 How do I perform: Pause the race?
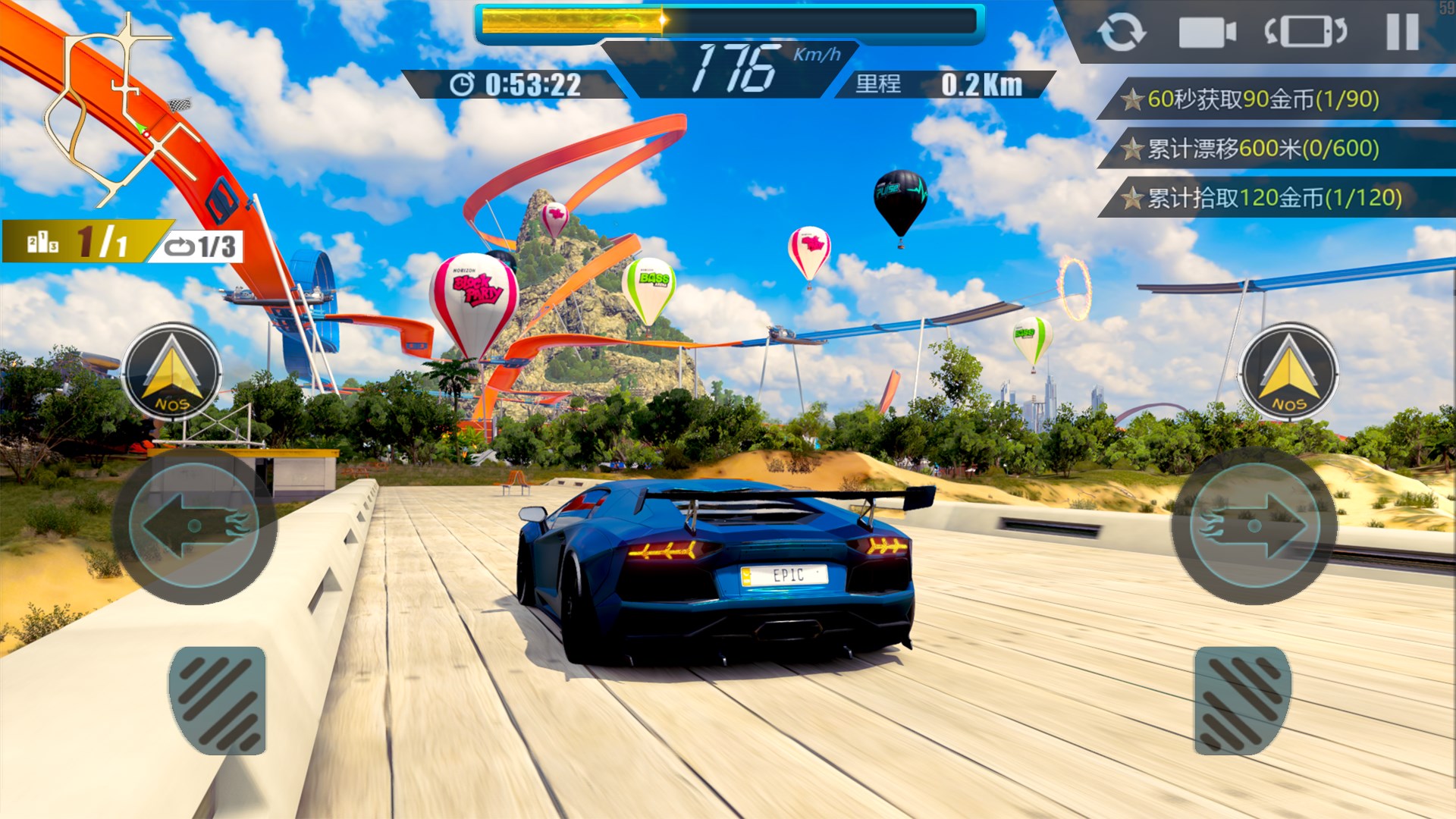click(x=1402, y=33)
